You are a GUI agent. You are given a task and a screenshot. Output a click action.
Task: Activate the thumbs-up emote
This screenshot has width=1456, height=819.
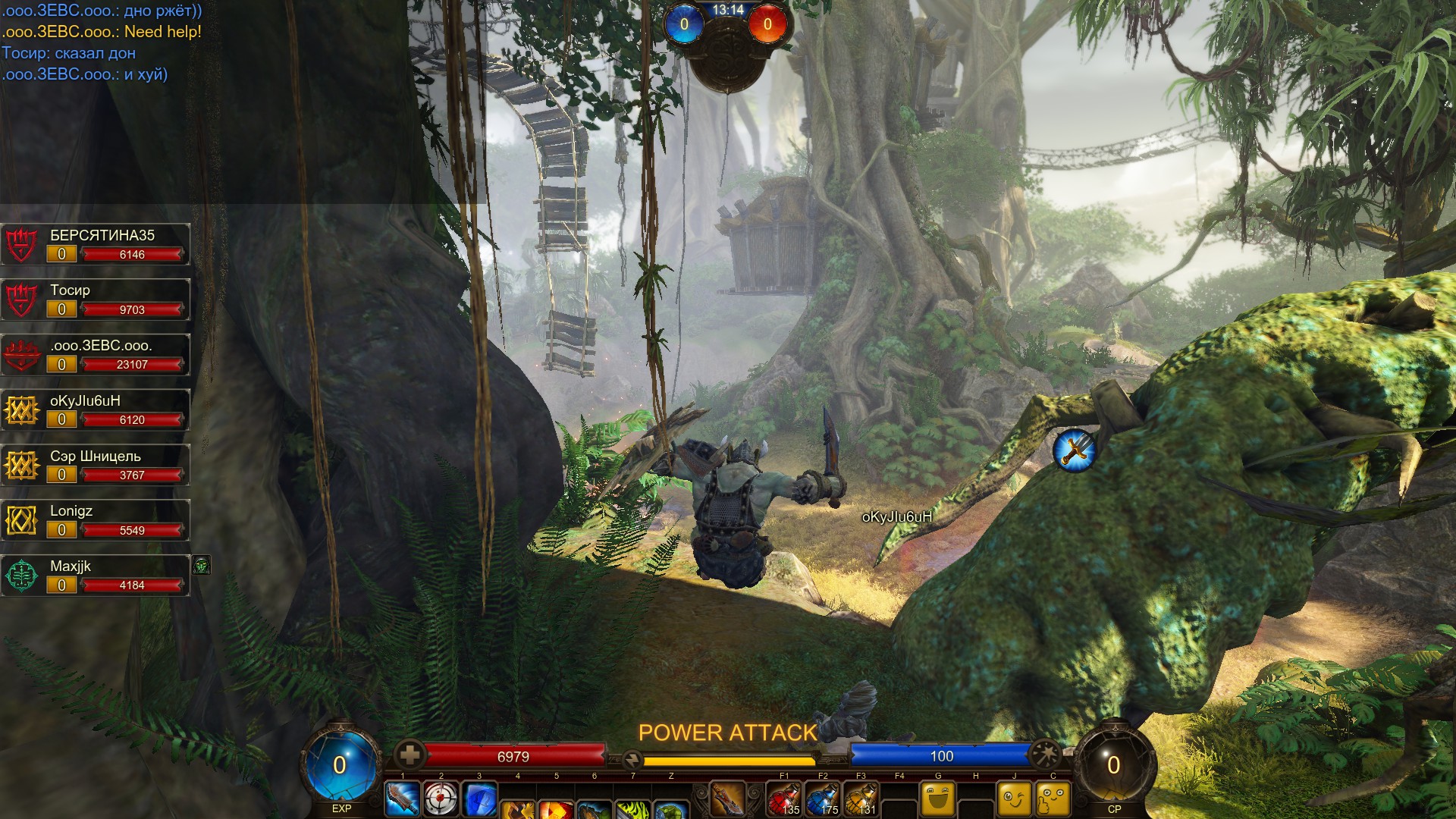click(1053, 799)
